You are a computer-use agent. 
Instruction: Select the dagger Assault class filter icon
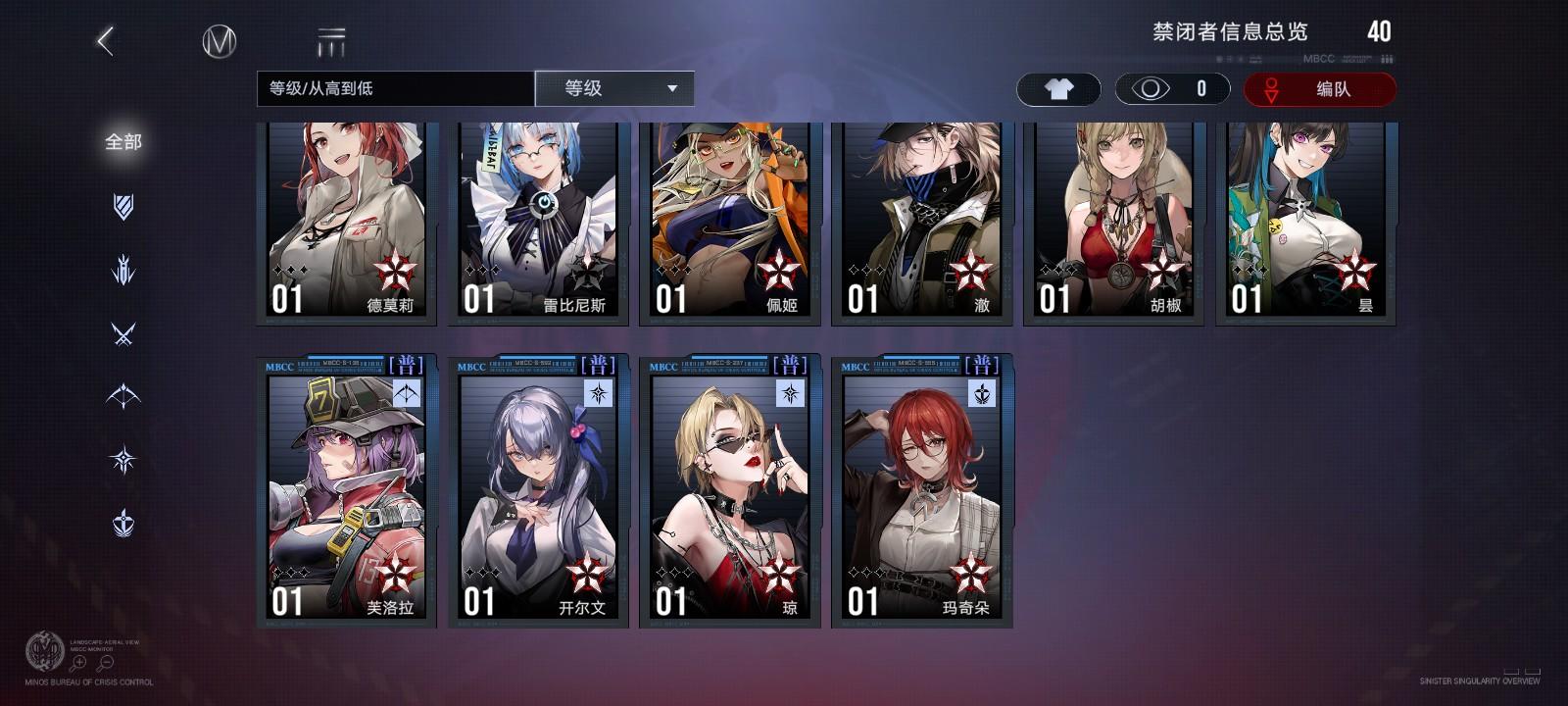point(123,271)
